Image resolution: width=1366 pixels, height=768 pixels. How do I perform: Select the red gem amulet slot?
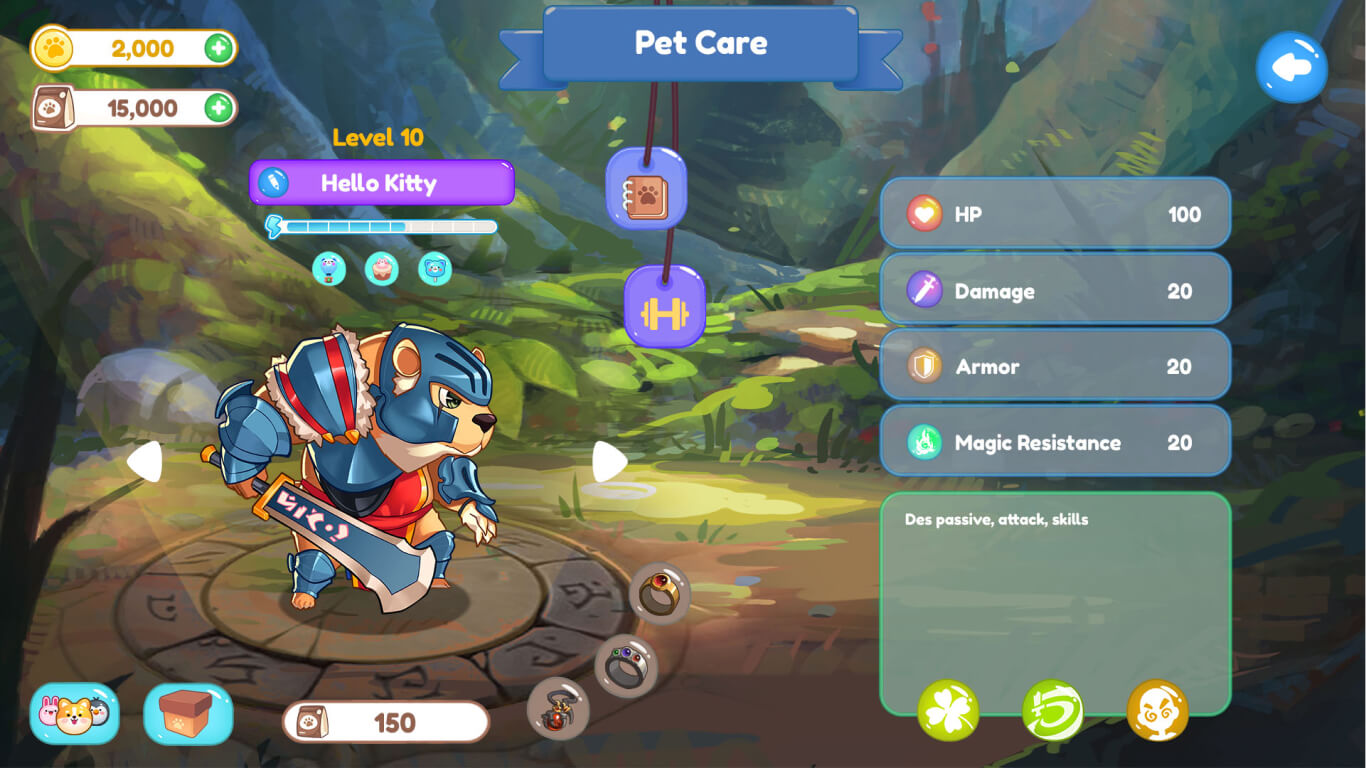(558, 709)
